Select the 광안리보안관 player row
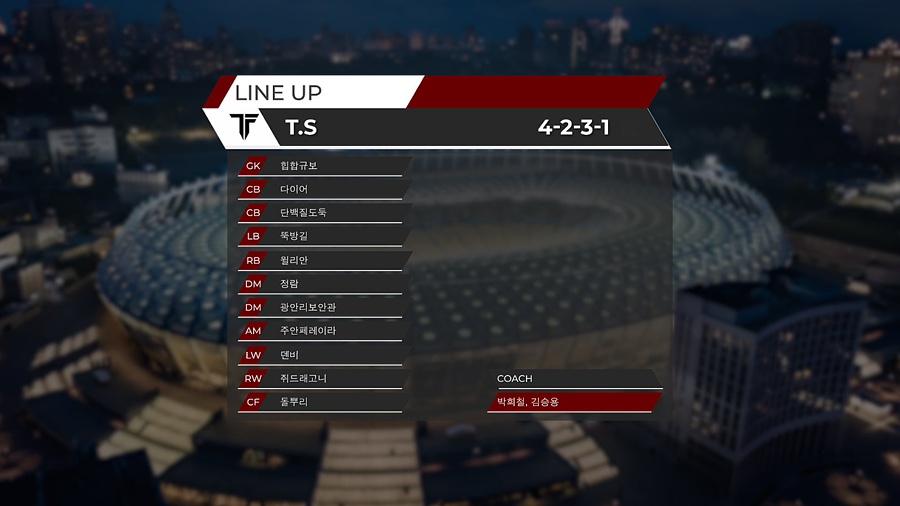The width and height of the screenshot is (900, 506). coord(306,308)
